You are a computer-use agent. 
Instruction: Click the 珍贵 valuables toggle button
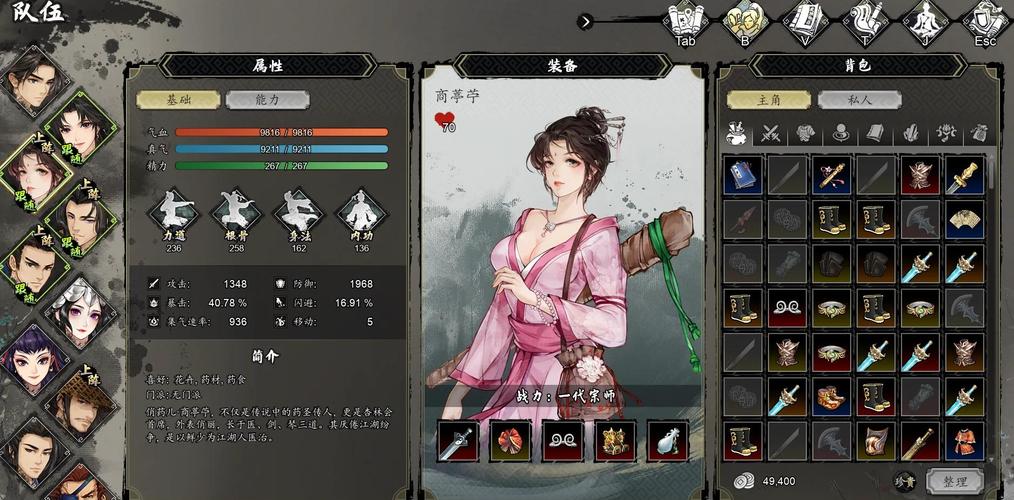904,481
